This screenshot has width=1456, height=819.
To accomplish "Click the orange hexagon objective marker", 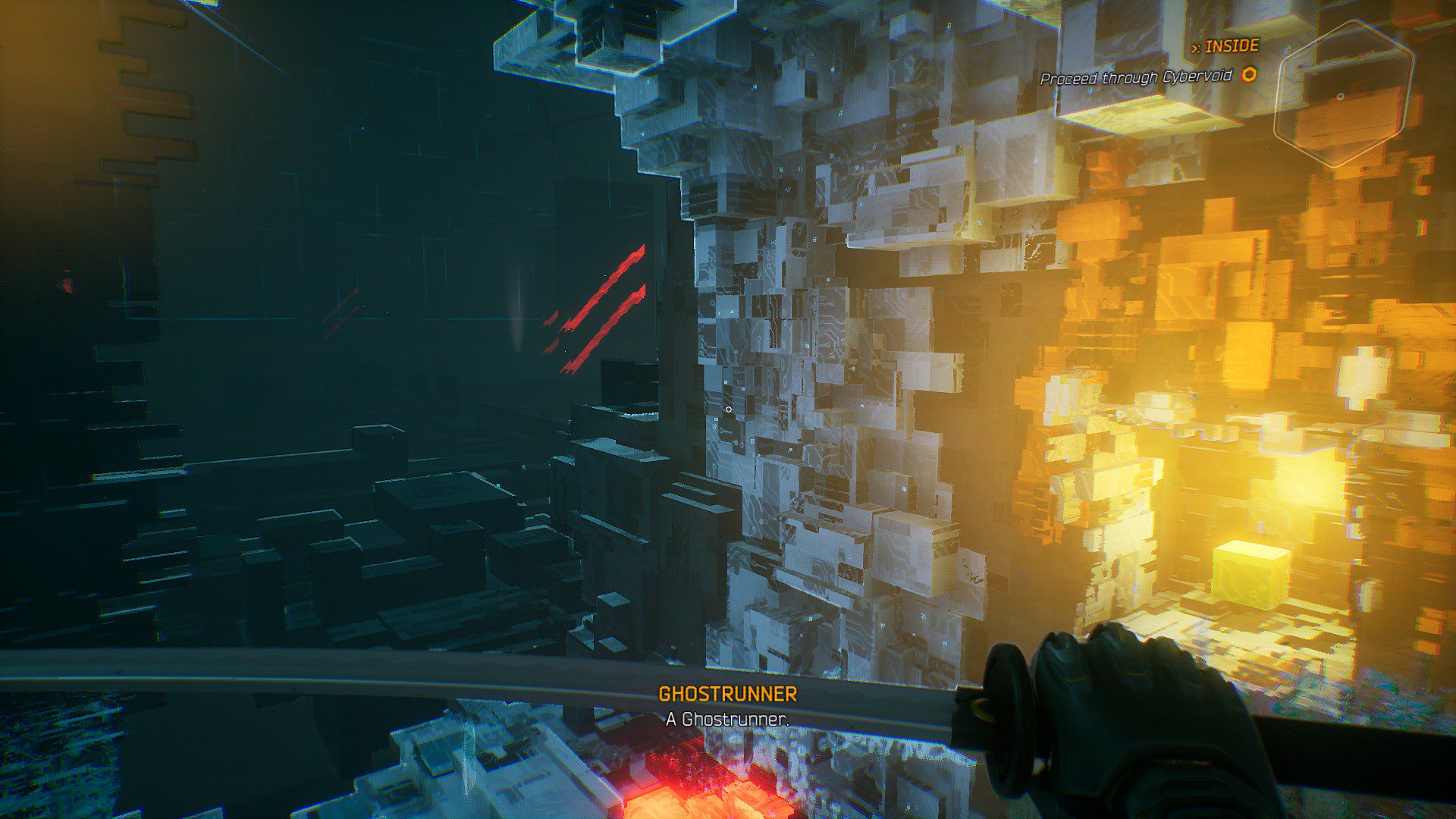I will (x=1249, y=74).
